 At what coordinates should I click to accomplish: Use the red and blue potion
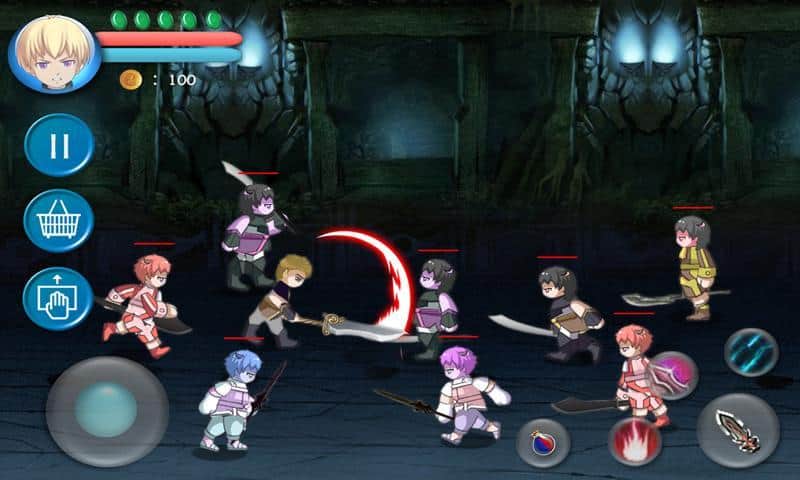coord(543,442)
